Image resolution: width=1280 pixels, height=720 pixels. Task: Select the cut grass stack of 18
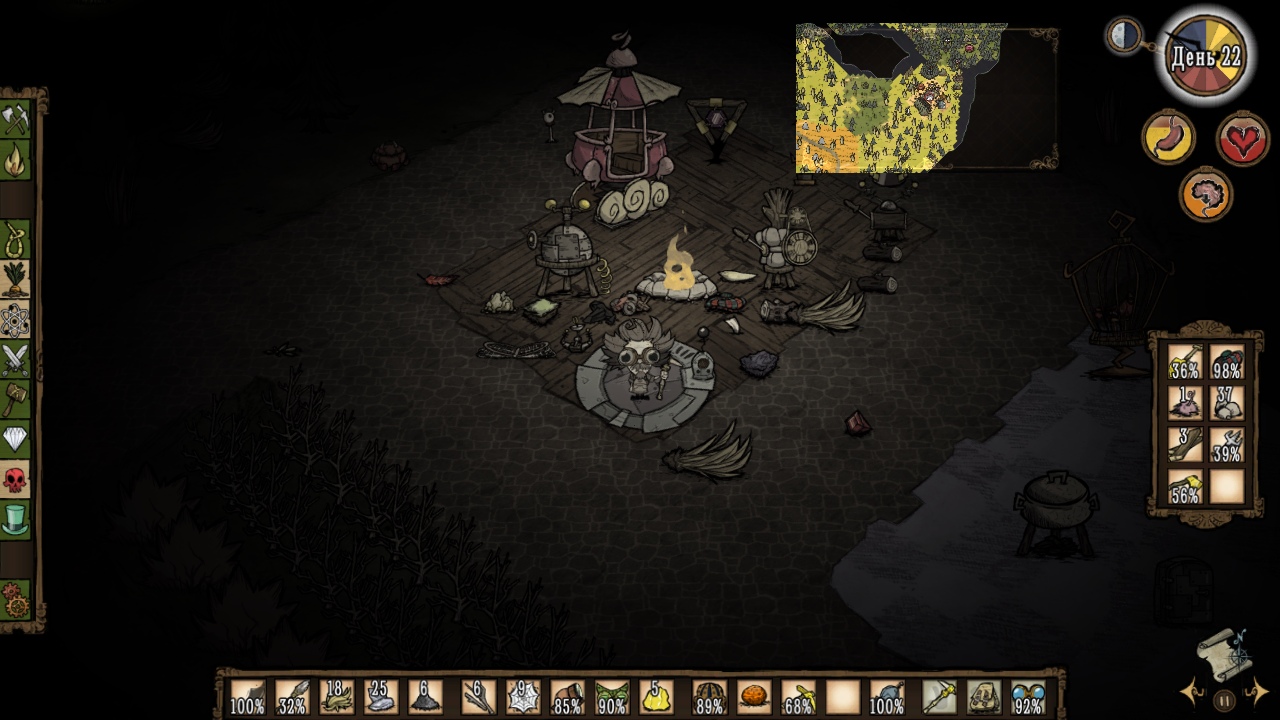click(337, 697)
